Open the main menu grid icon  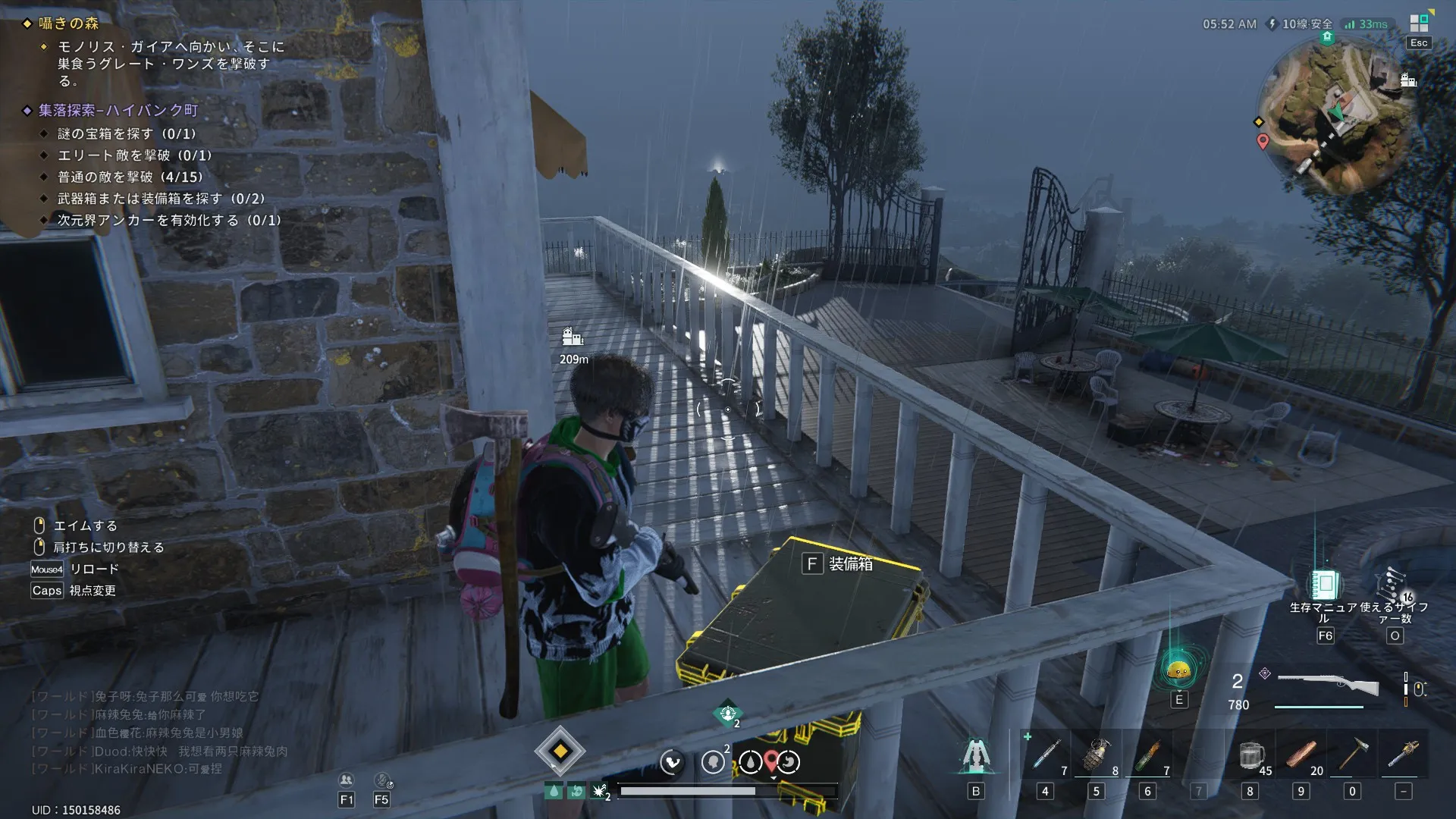coord(1419,24)
